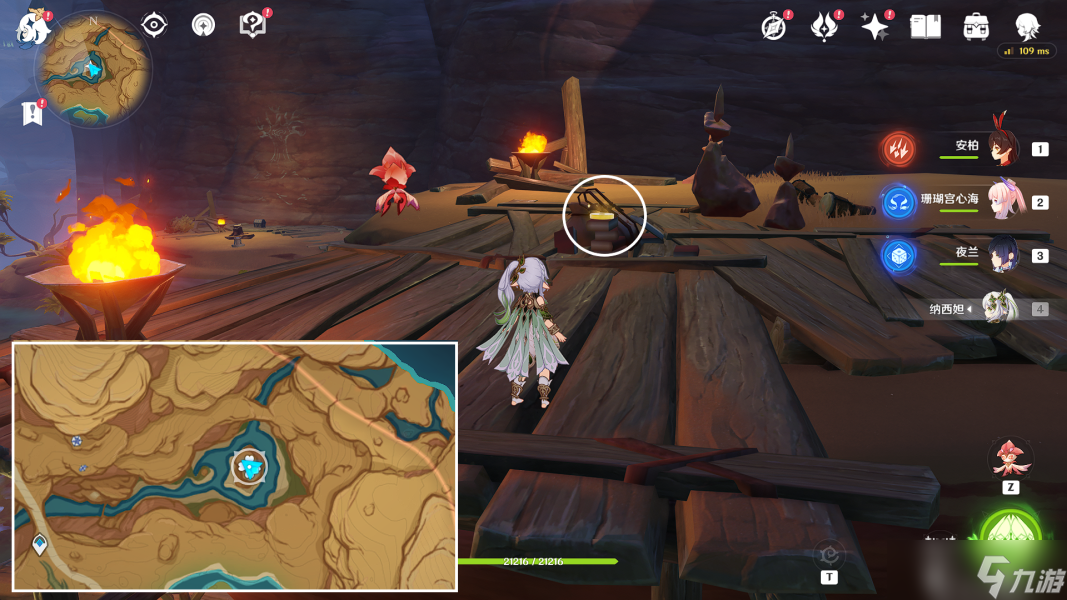Open the Adventurer Handbook book icon

click(x=926, y=27)
